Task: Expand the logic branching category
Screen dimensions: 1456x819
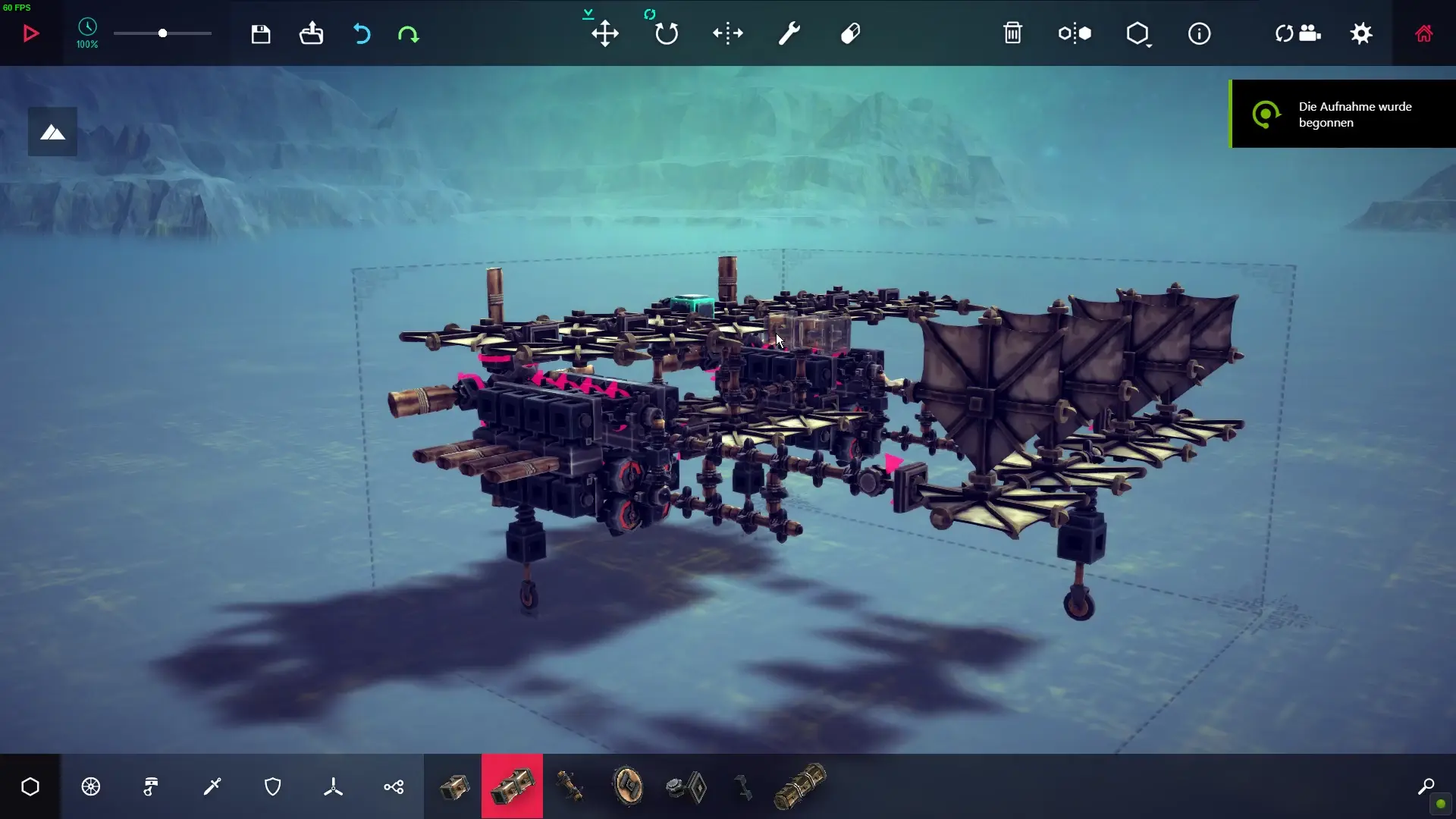Action: 394,786
